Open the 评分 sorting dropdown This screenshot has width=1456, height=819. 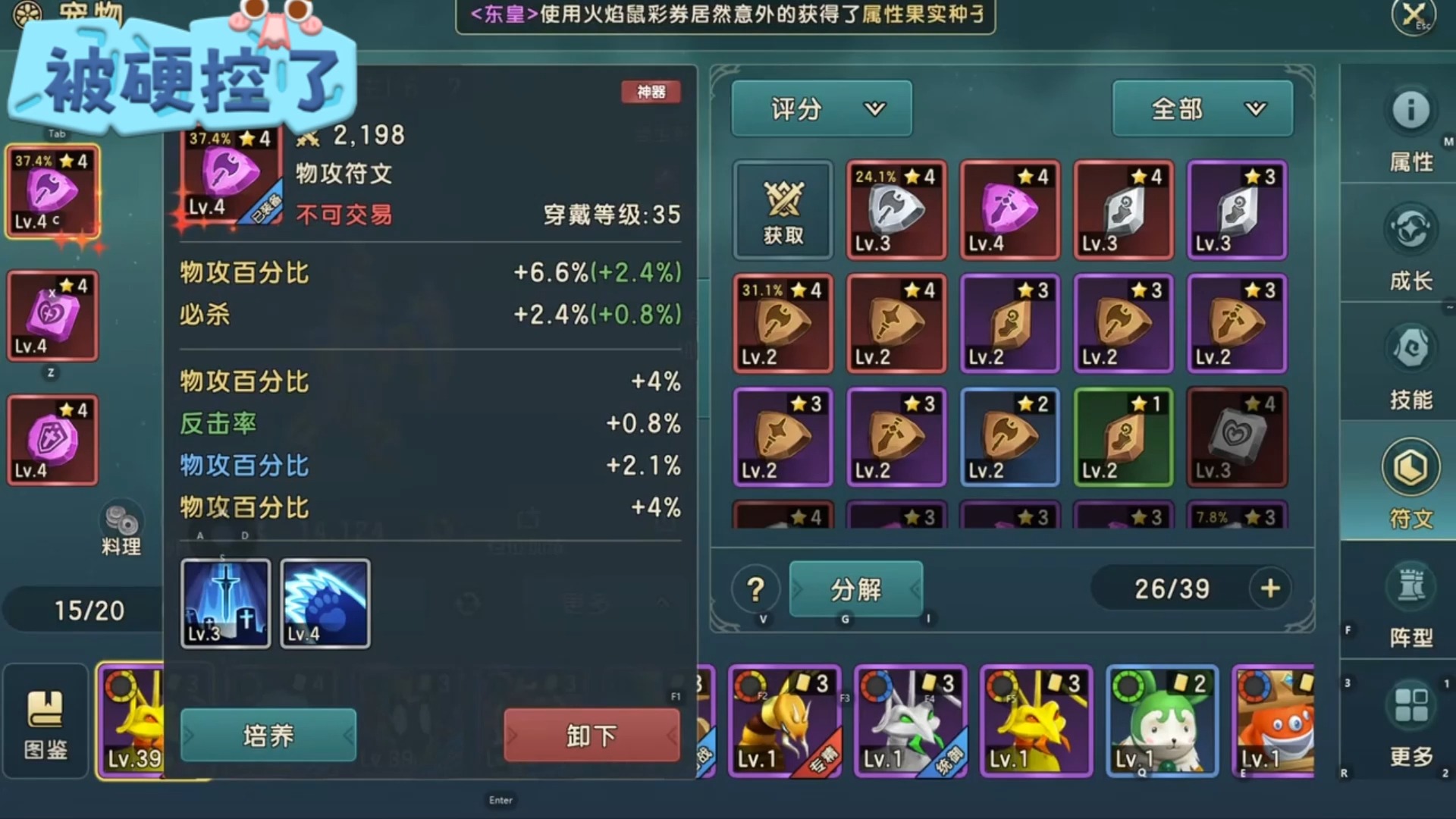(x=821, y=108)
